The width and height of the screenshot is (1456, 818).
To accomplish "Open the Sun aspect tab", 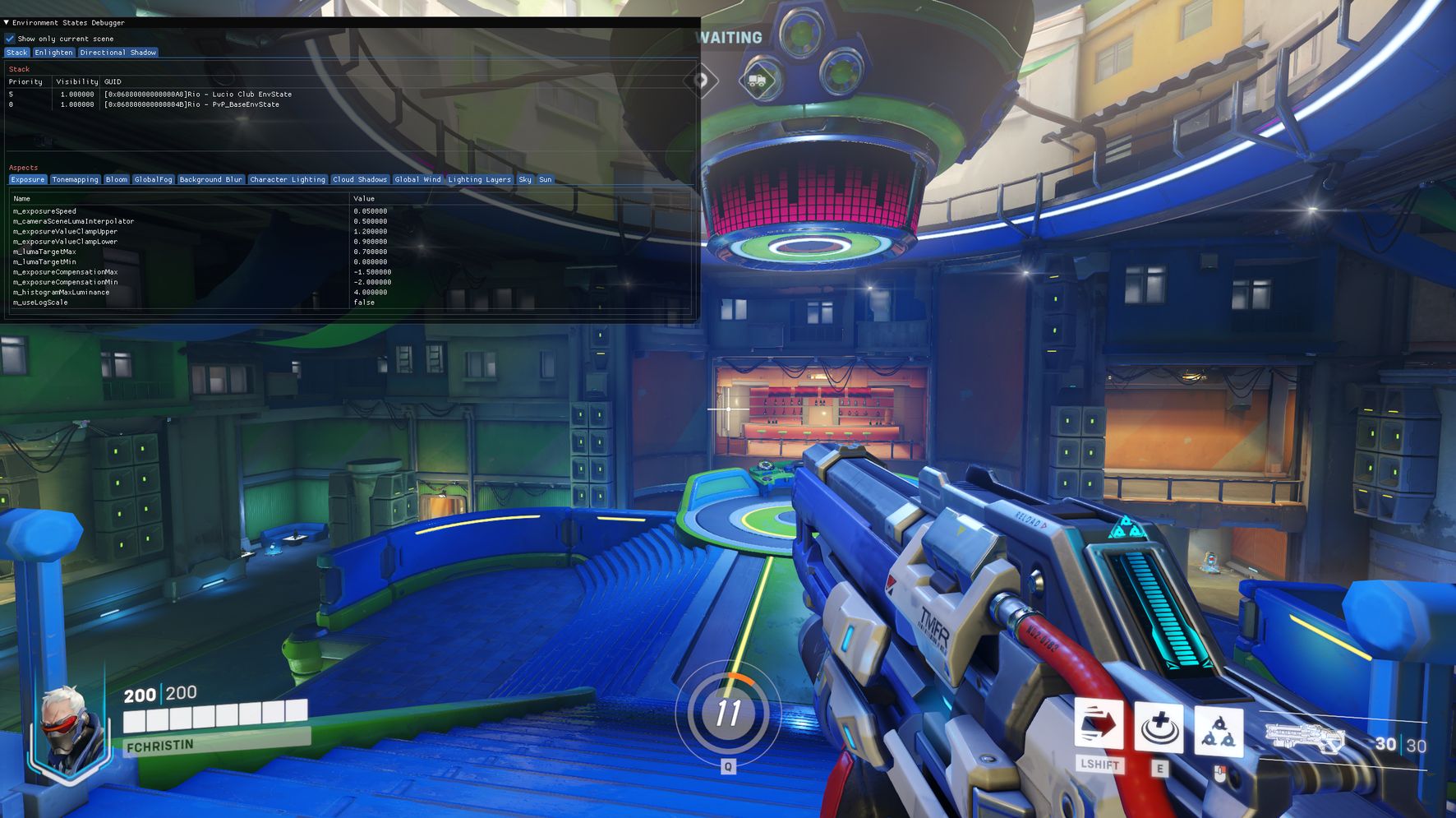I will tap(545, 179).
